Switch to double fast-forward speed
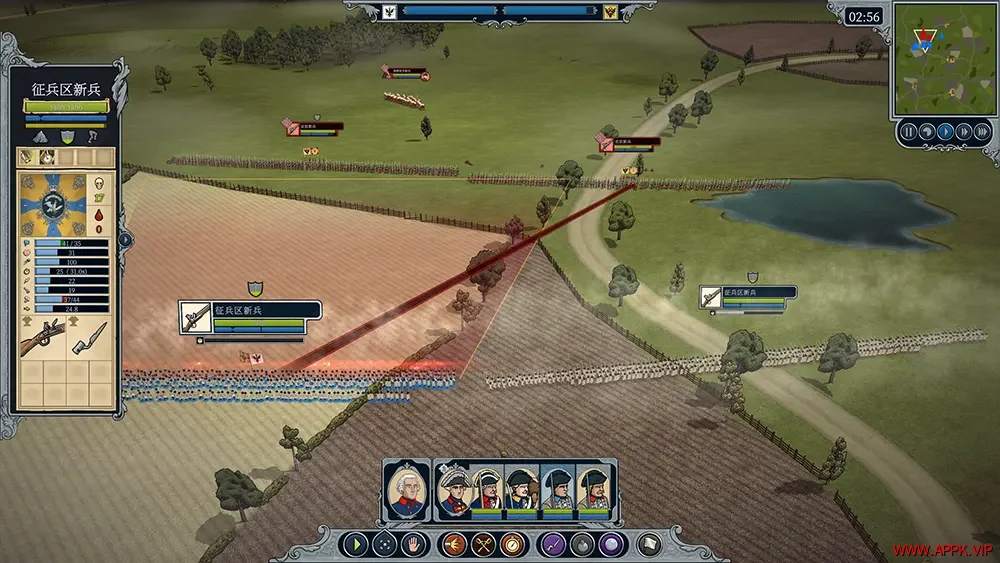 pos(963,131)
